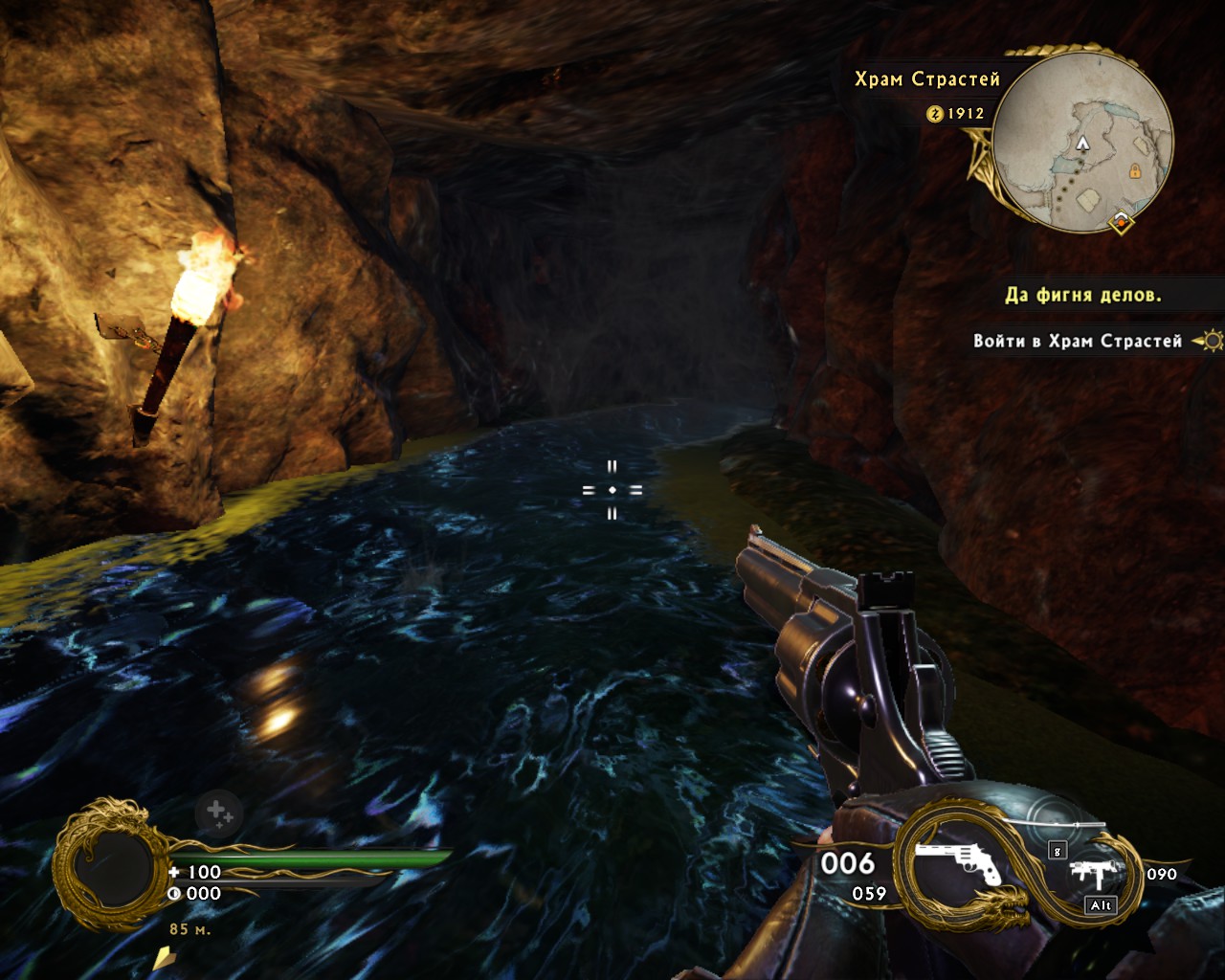Click the dimmed sparkle ability icon
Viewport: 1225px width, 980px height.
point(217,813)
